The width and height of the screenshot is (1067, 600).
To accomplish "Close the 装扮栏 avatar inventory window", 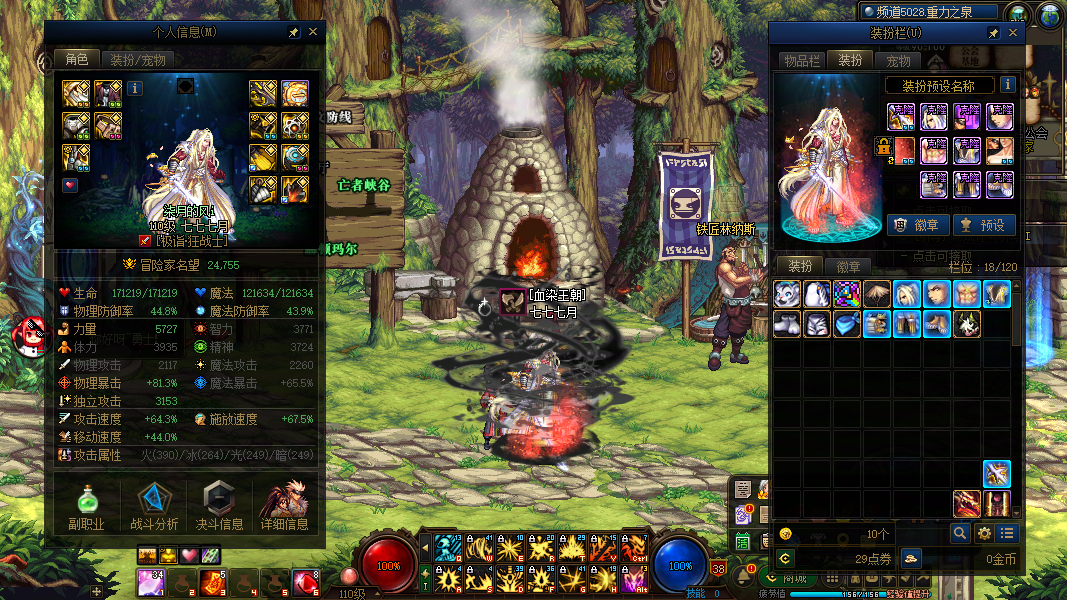I will (x=1013, y=33).
